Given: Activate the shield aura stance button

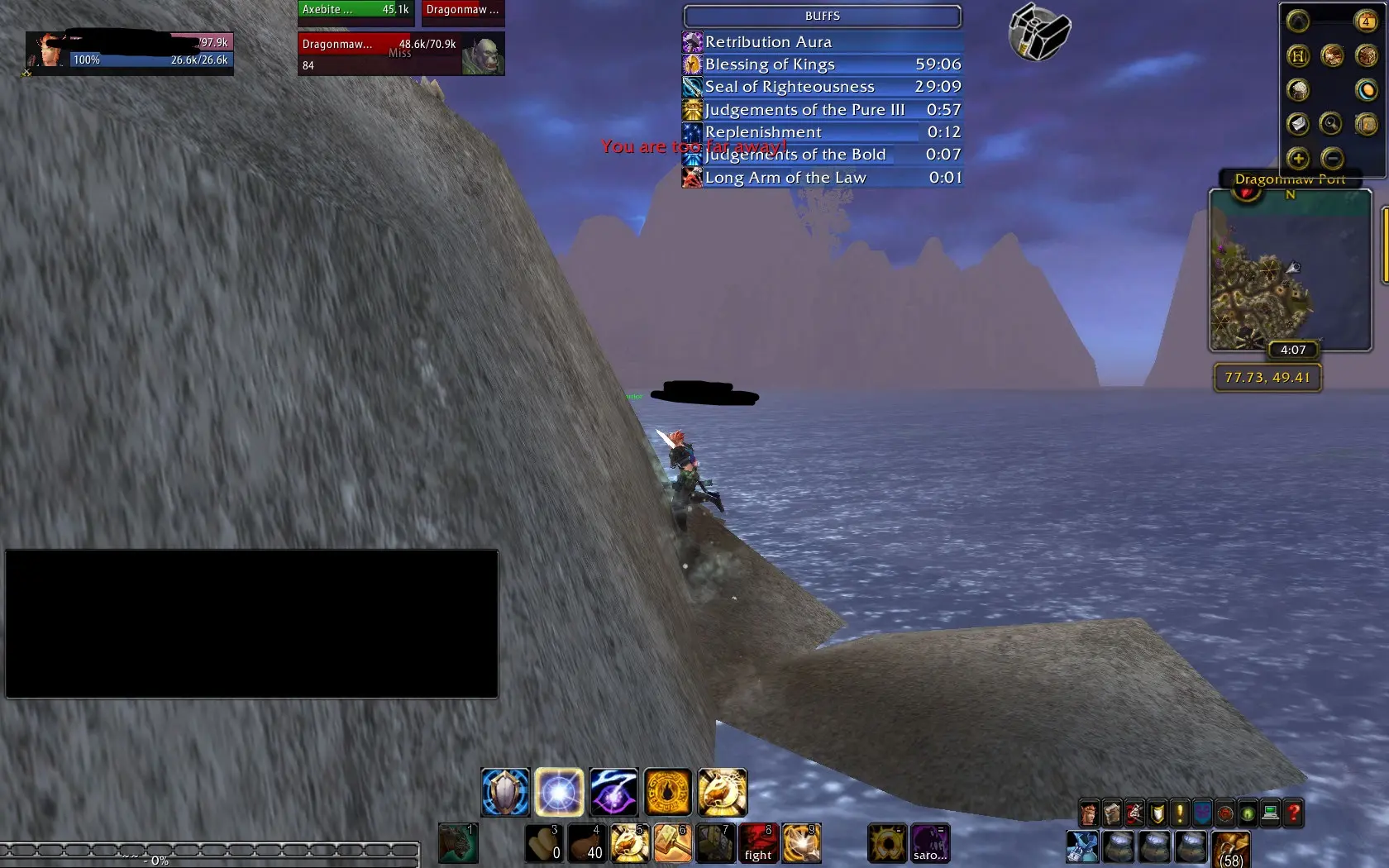Looking at the screenshot, I should pos(505,792).
